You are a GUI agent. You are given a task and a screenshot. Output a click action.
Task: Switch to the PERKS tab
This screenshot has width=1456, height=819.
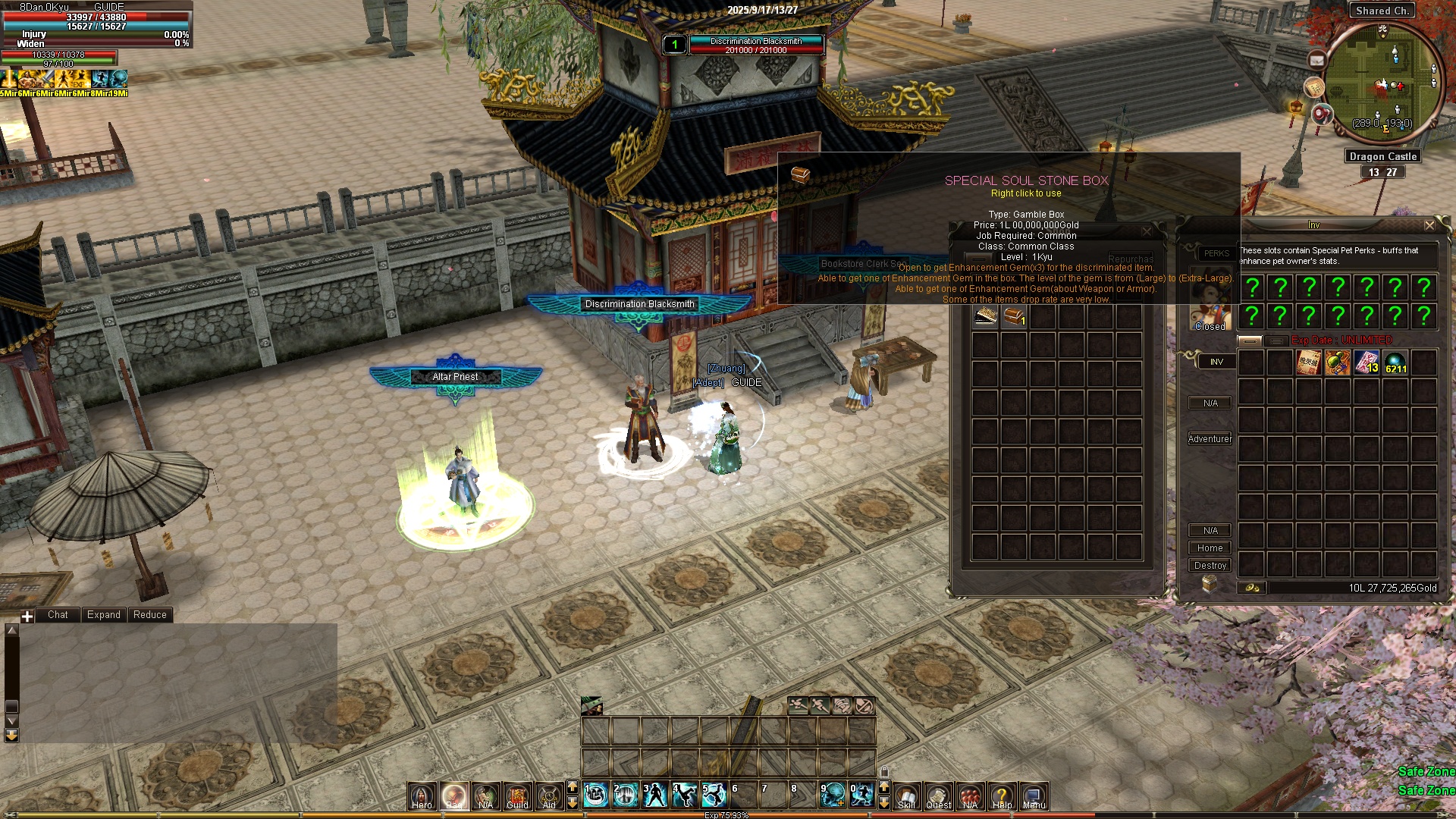coord(1216,253)
